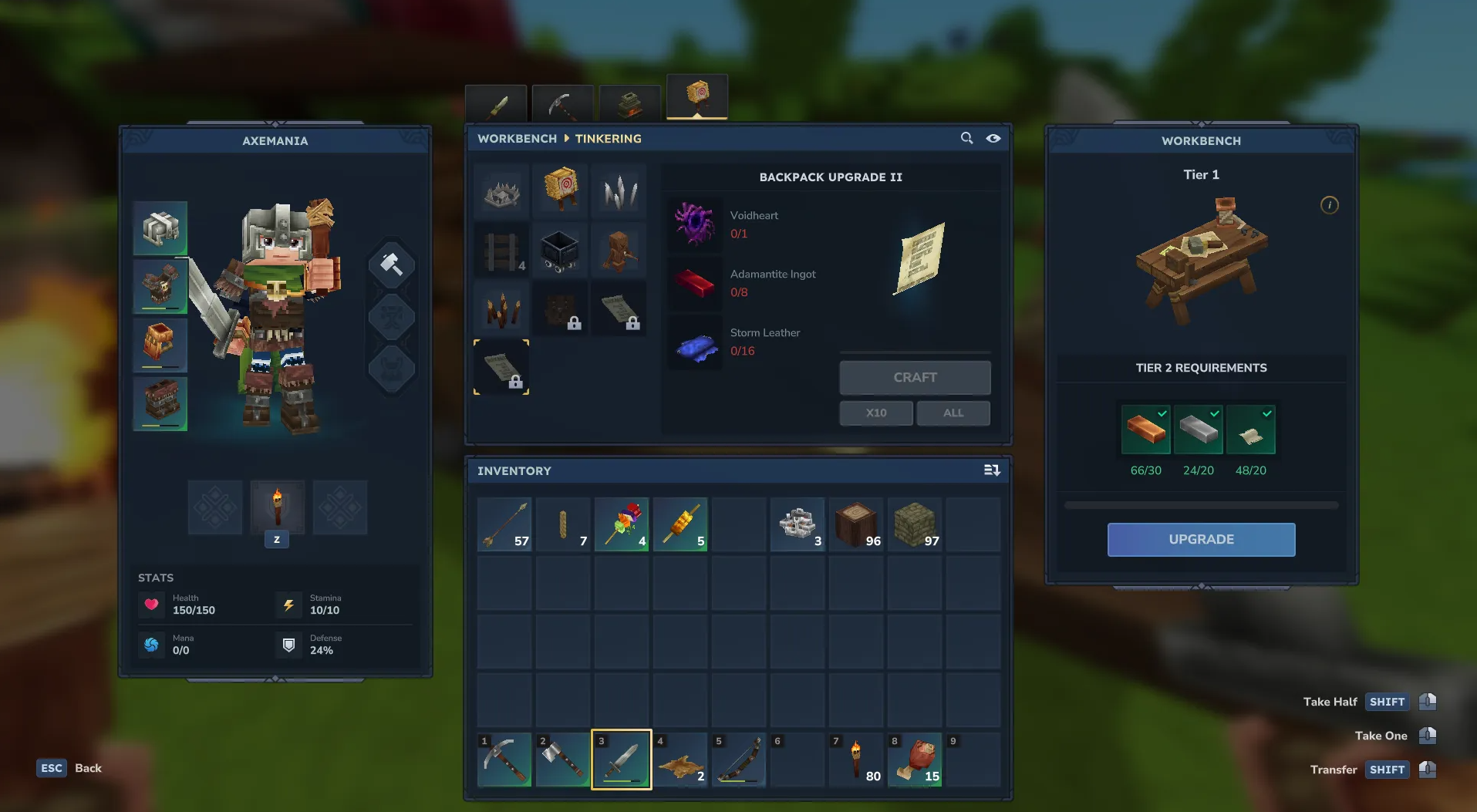Click the Upgrade workbench button

click(1201, 540)
